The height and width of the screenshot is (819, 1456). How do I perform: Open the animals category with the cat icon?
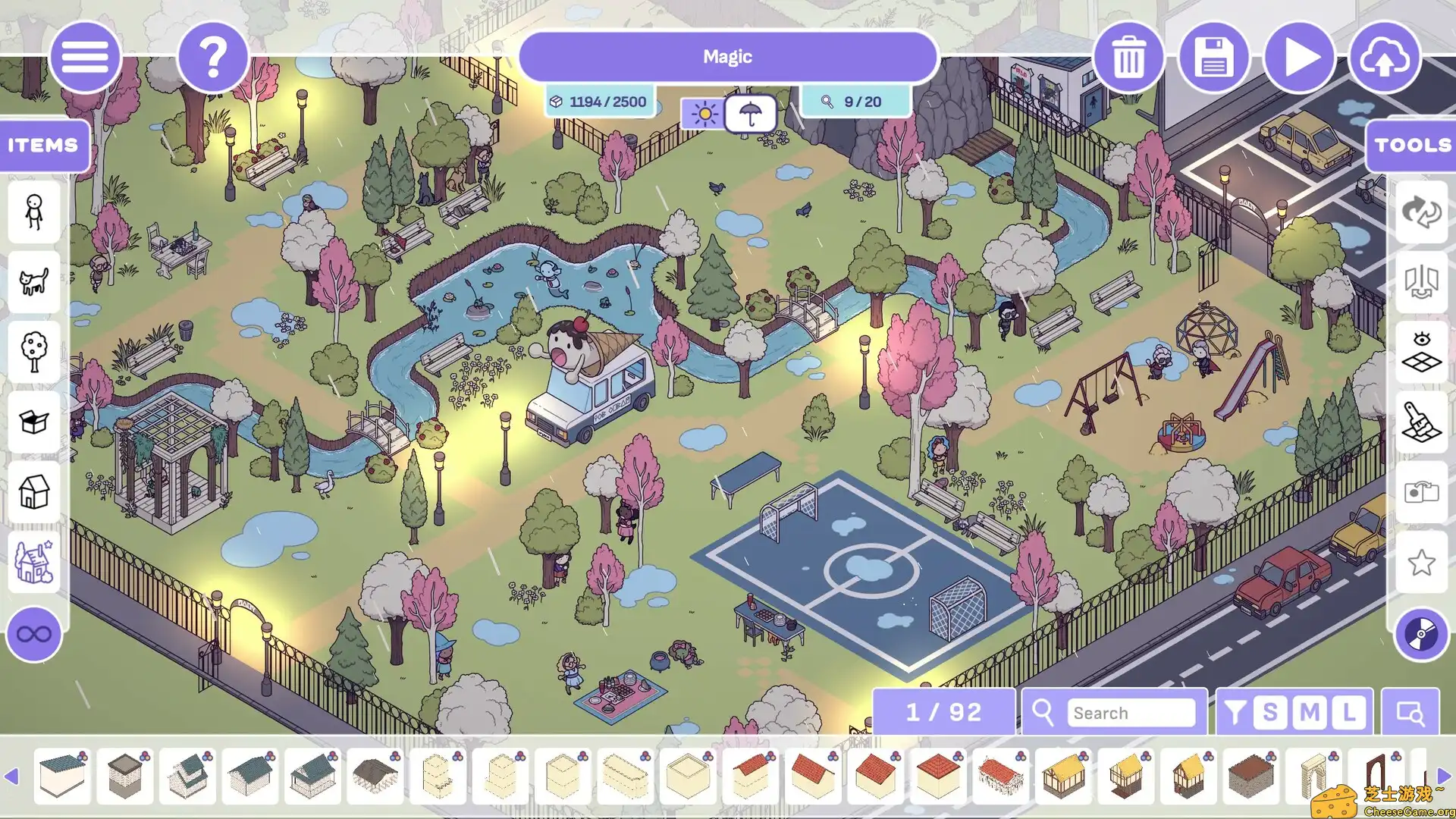click(x=33, y=282)
